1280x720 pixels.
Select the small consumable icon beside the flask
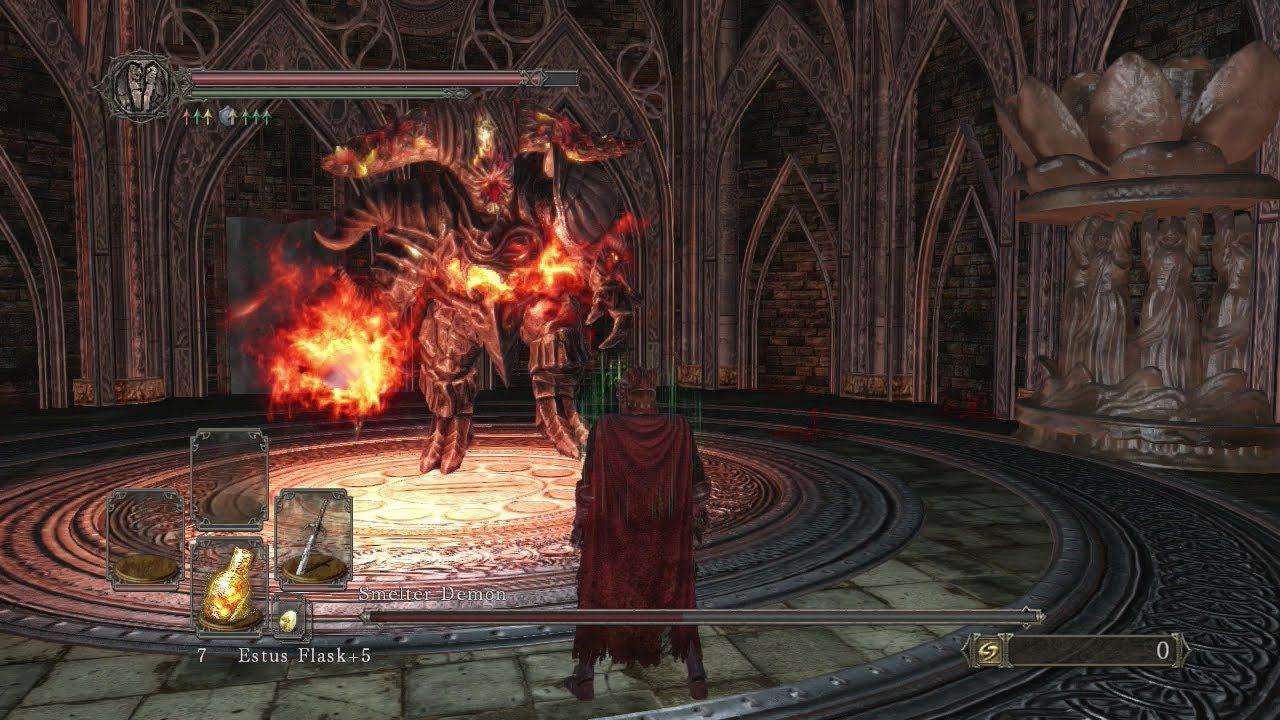[x=289, y=623]
